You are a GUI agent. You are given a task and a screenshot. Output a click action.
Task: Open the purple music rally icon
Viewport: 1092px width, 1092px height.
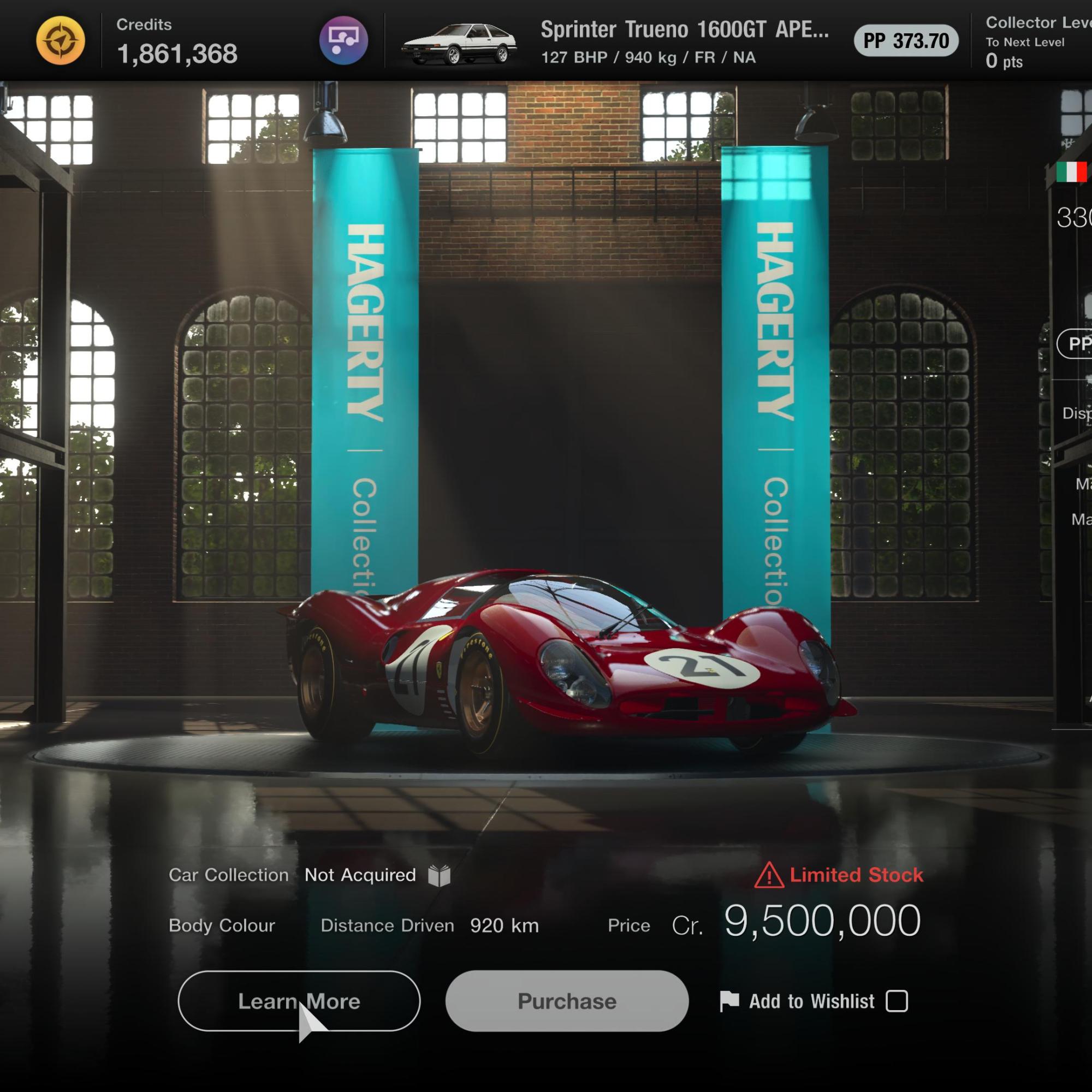point(343,41)
